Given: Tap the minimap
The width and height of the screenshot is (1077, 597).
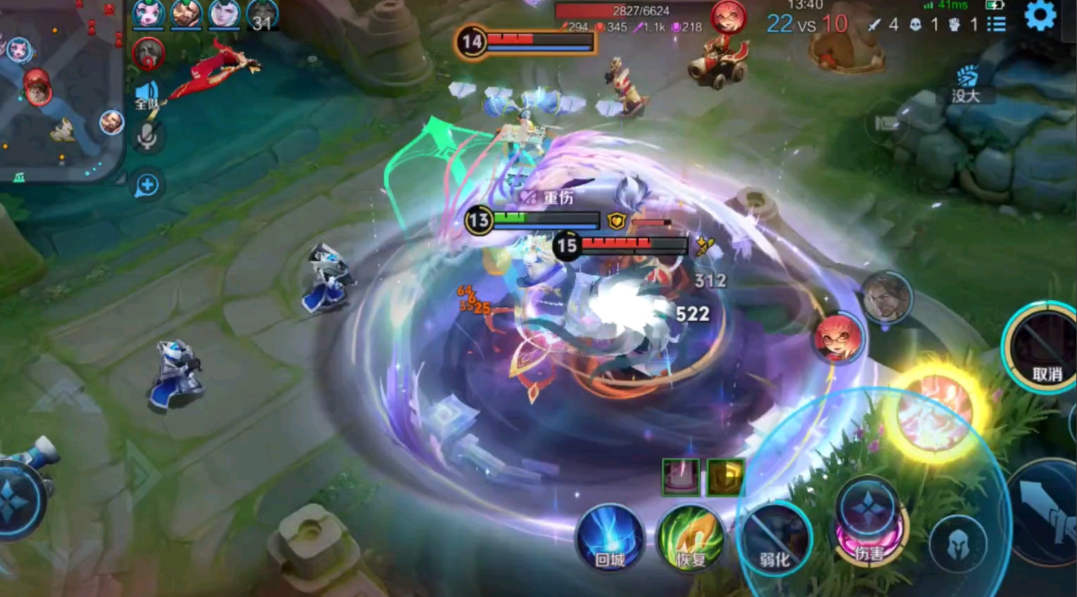Looking at the screenshot, I should [x=60, y=90].
